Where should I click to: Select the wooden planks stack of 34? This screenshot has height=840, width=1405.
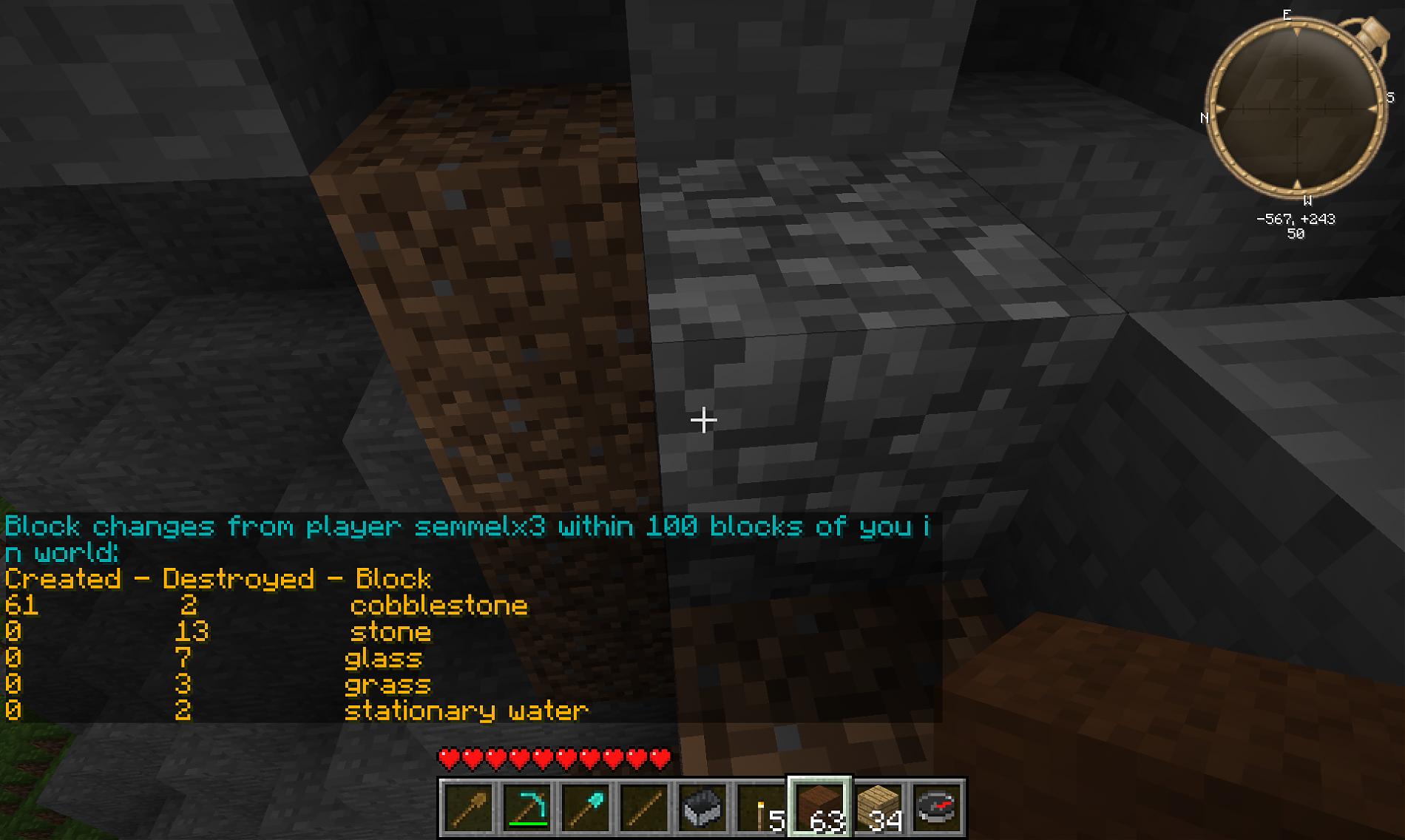[878, 807]
